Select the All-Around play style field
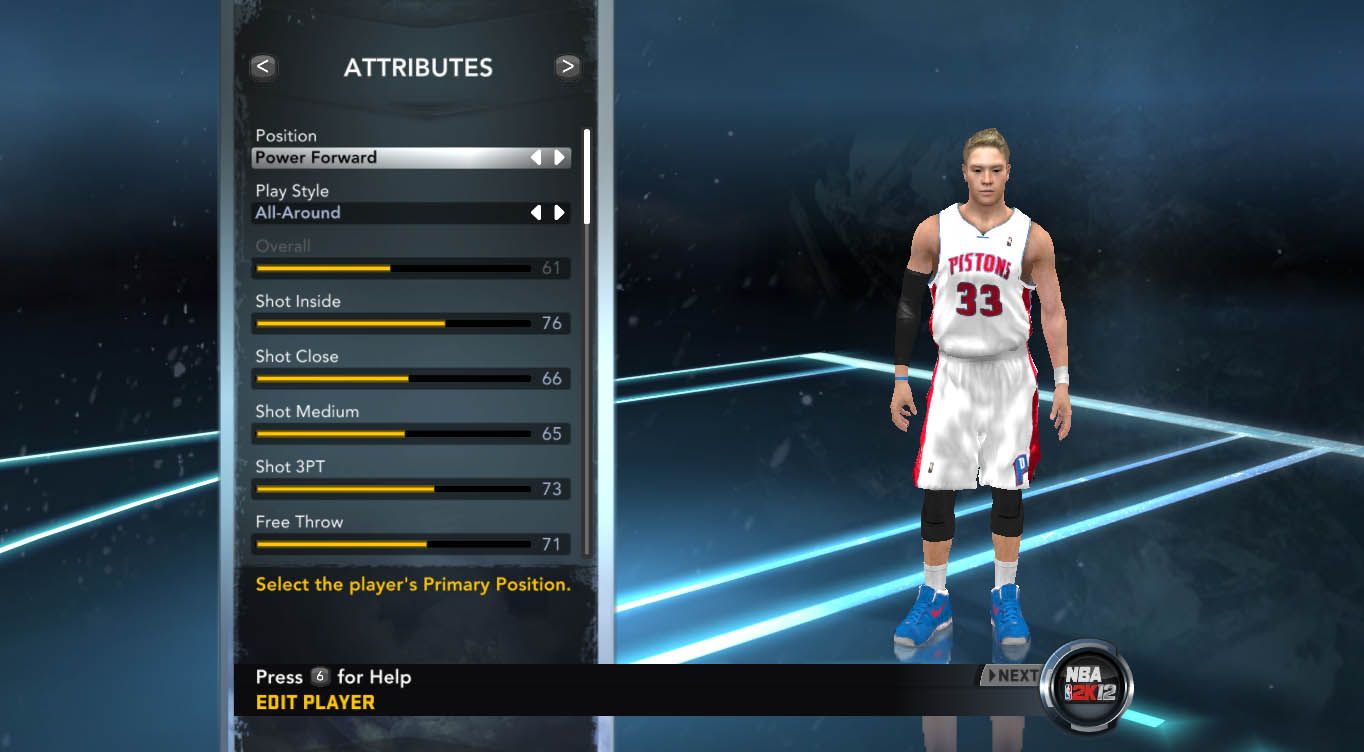The width and height of the screenshot is (1364, 752). pos(390,213)
